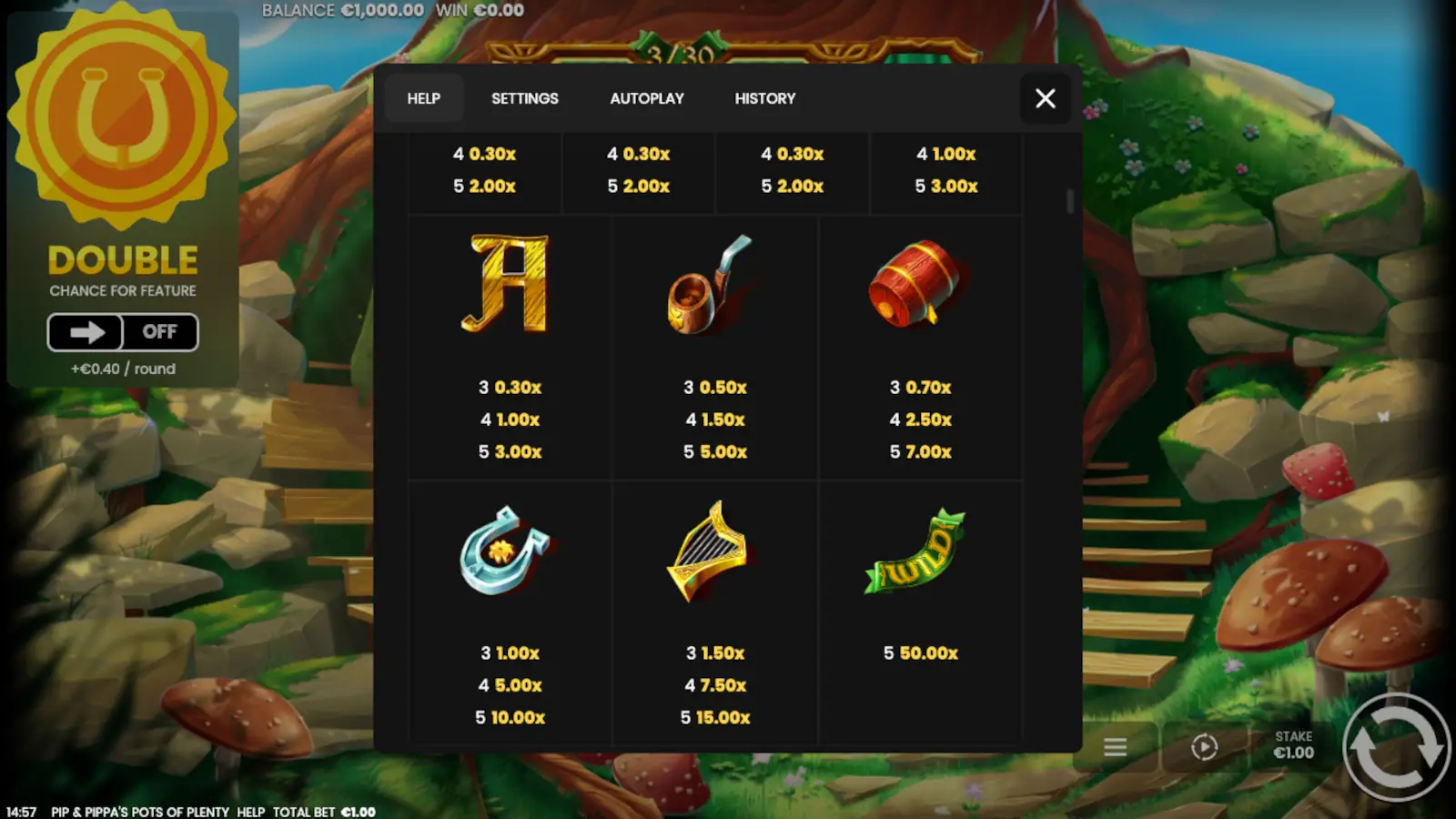Click the horseshoe medallion badge

(x=123, y=123)
